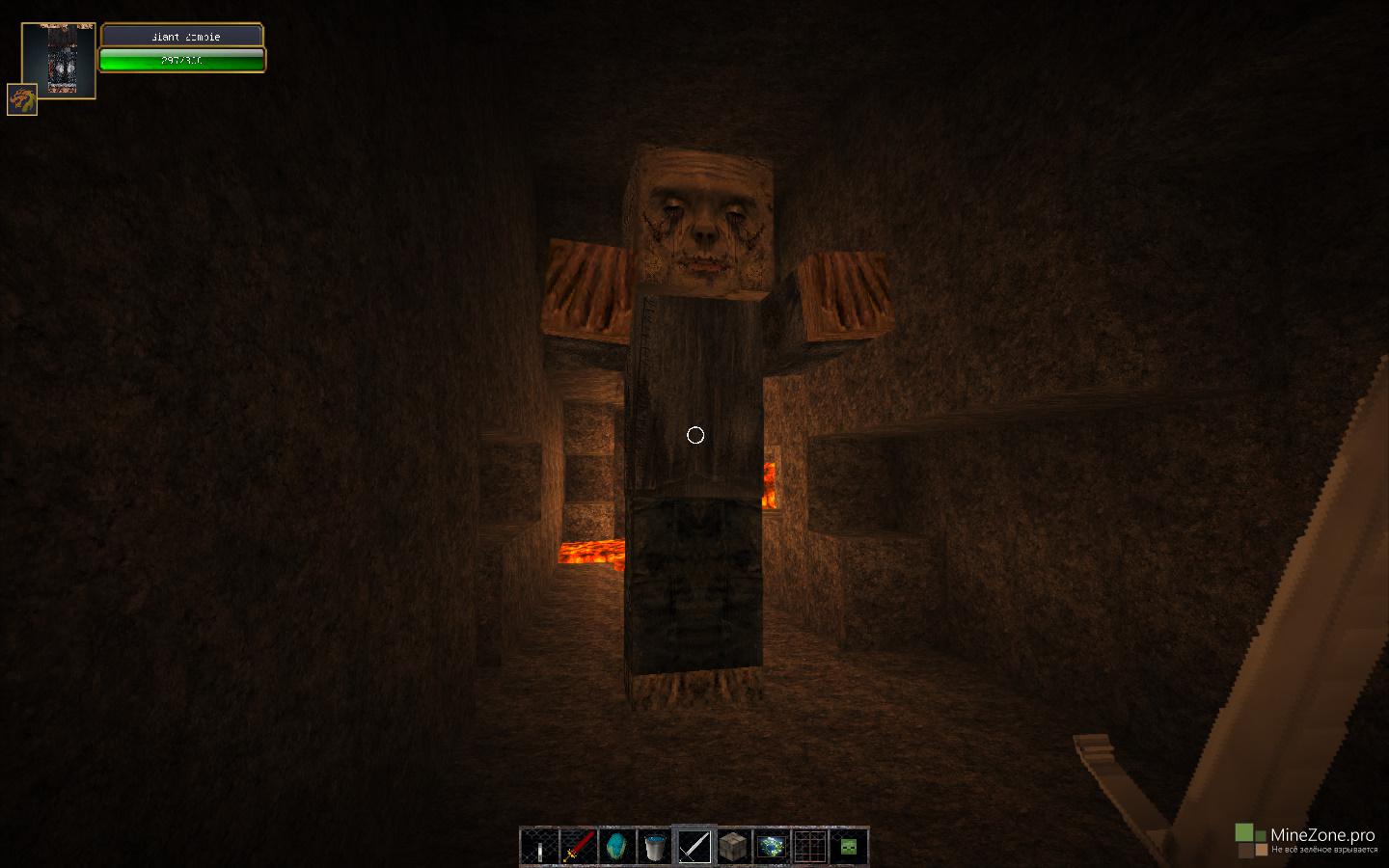Select the water bucket slot
The width and height of the screenshot is (1389, 868).
[x=656, y=847]
